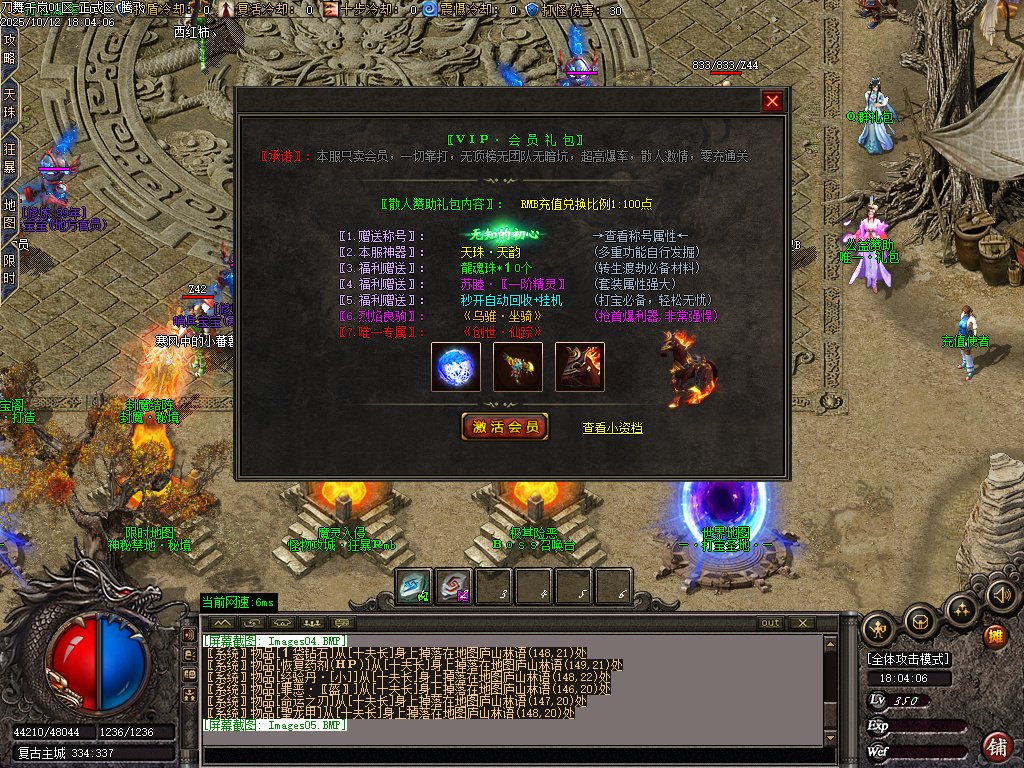Open the 限时 limited-time side tab

coord(10,268)
